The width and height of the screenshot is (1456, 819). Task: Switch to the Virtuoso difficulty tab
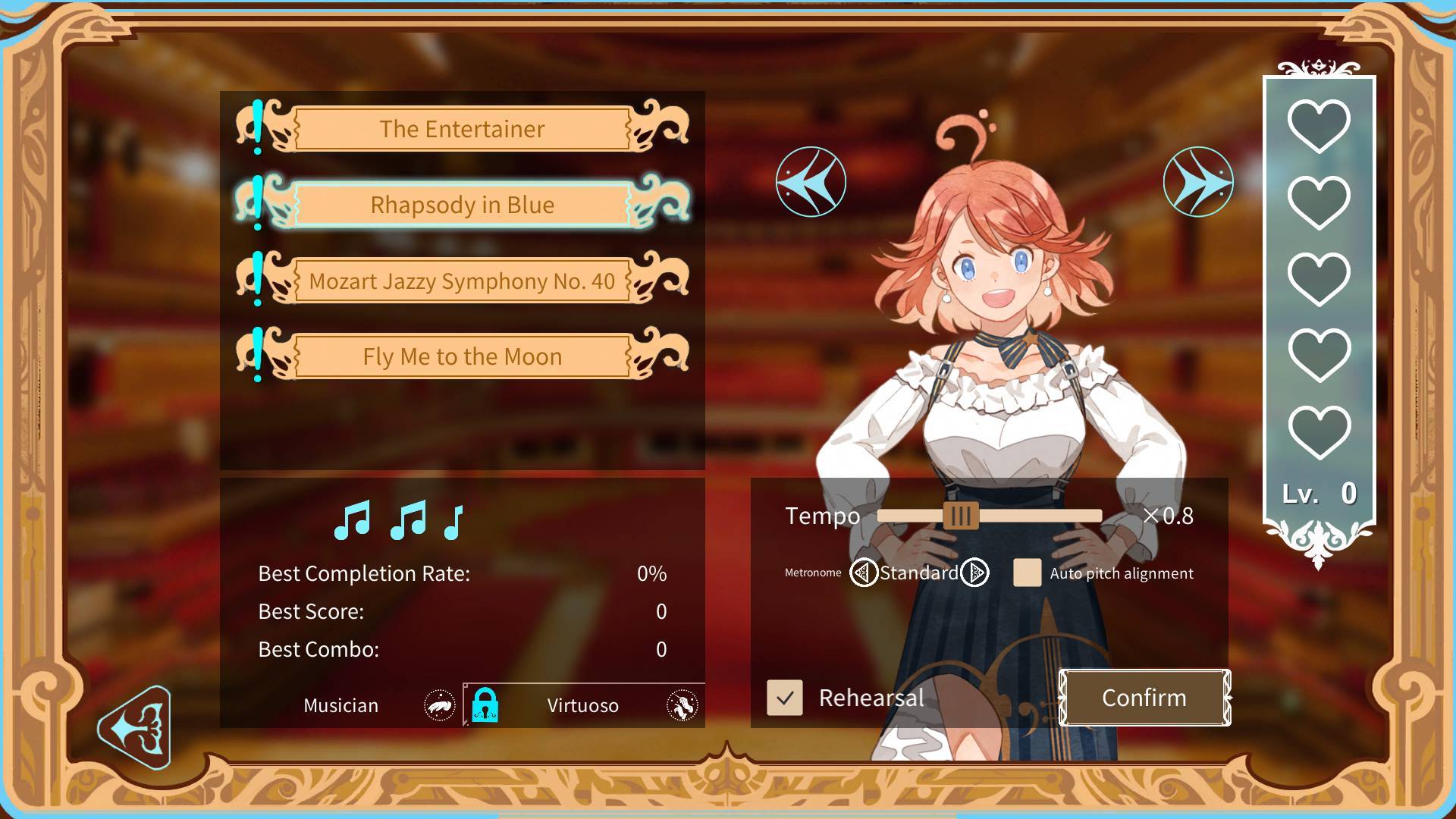click(584, 705)
